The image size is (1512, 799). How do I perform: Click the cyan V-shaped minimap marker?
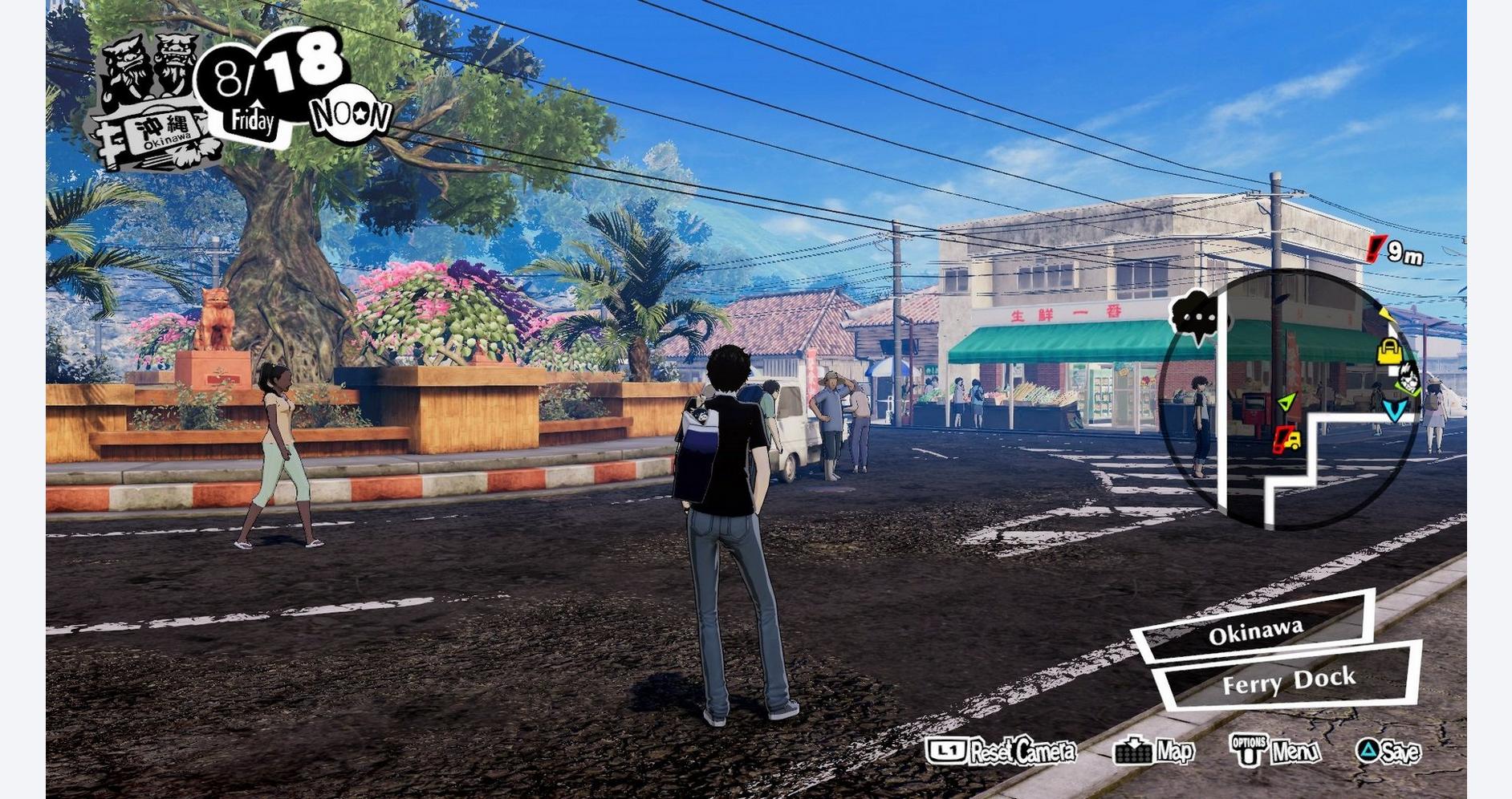(1395, 411)
